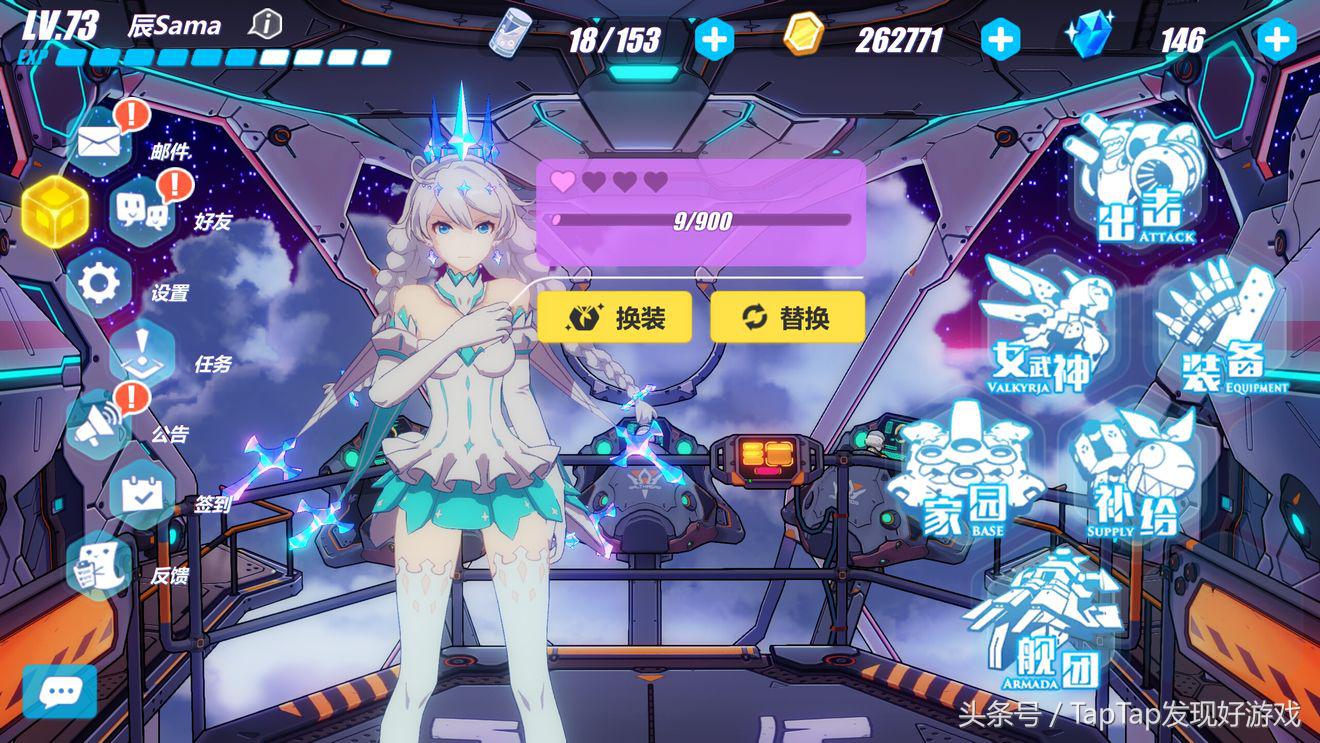Viewport: 1320px width, 743px height.
Task: Open the 反馈 feedback page
Action: [99, 565]
